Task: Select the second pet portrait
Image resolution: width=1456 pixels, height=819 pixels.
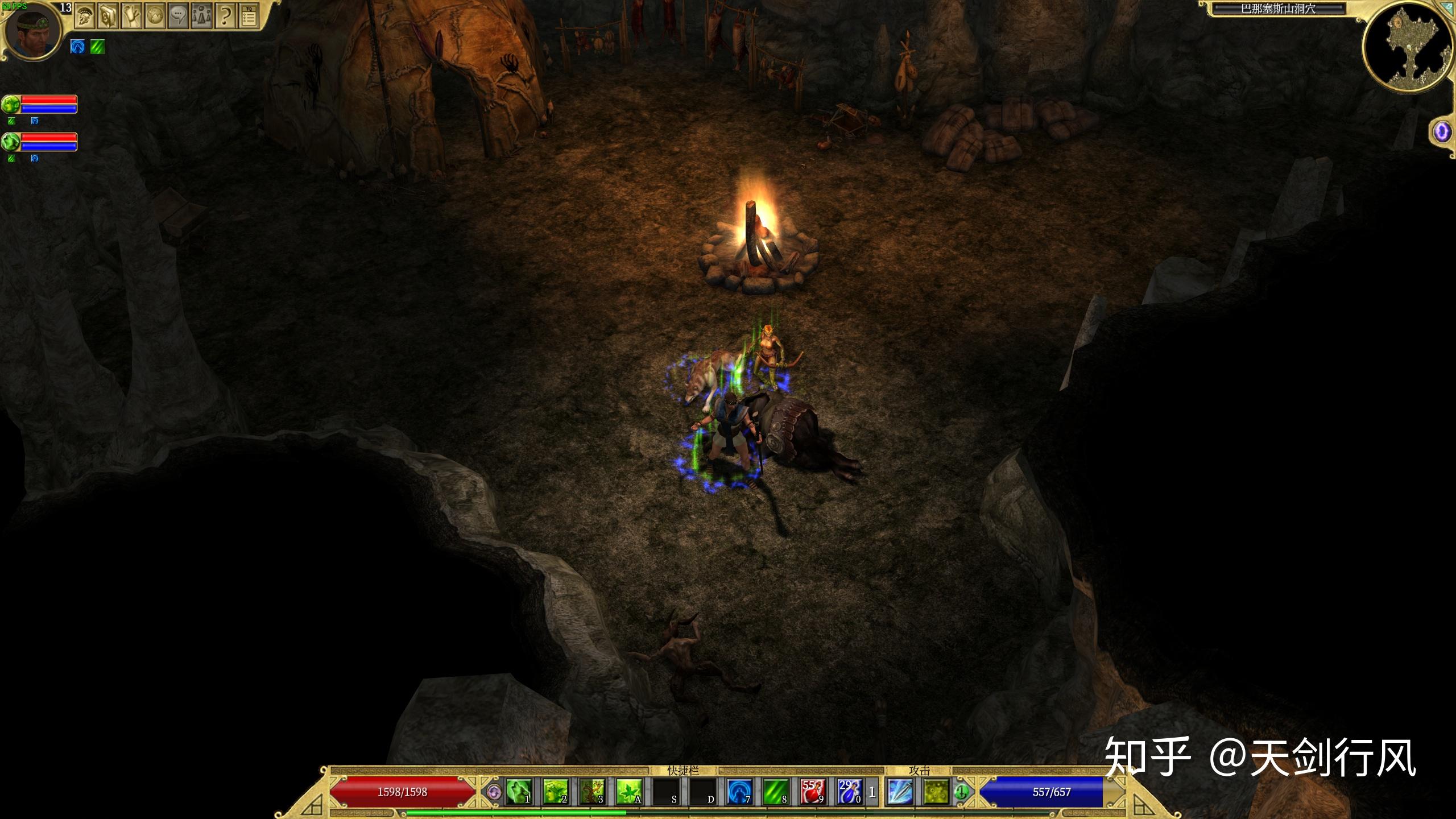Action: pyautogui.click(x=11, y=141)
